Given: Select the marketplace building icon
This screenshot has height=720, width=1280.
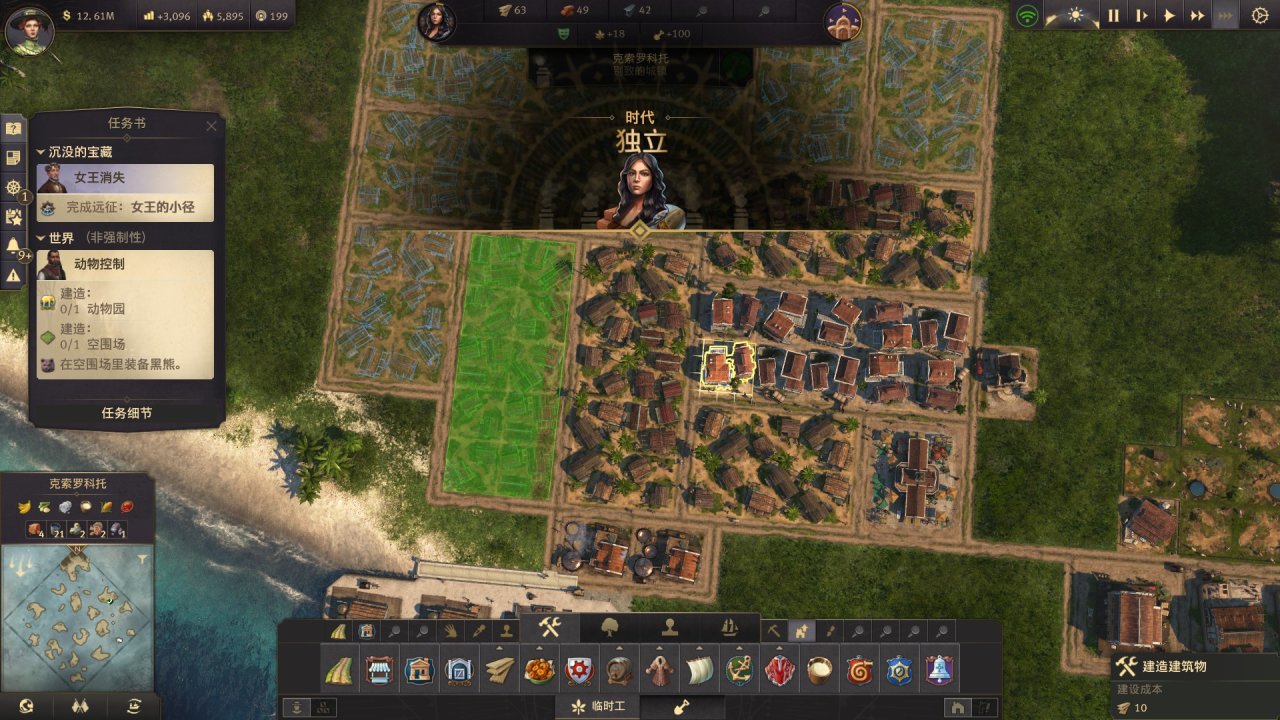Looking at the screenshot, I should click(x=379, y=669).
